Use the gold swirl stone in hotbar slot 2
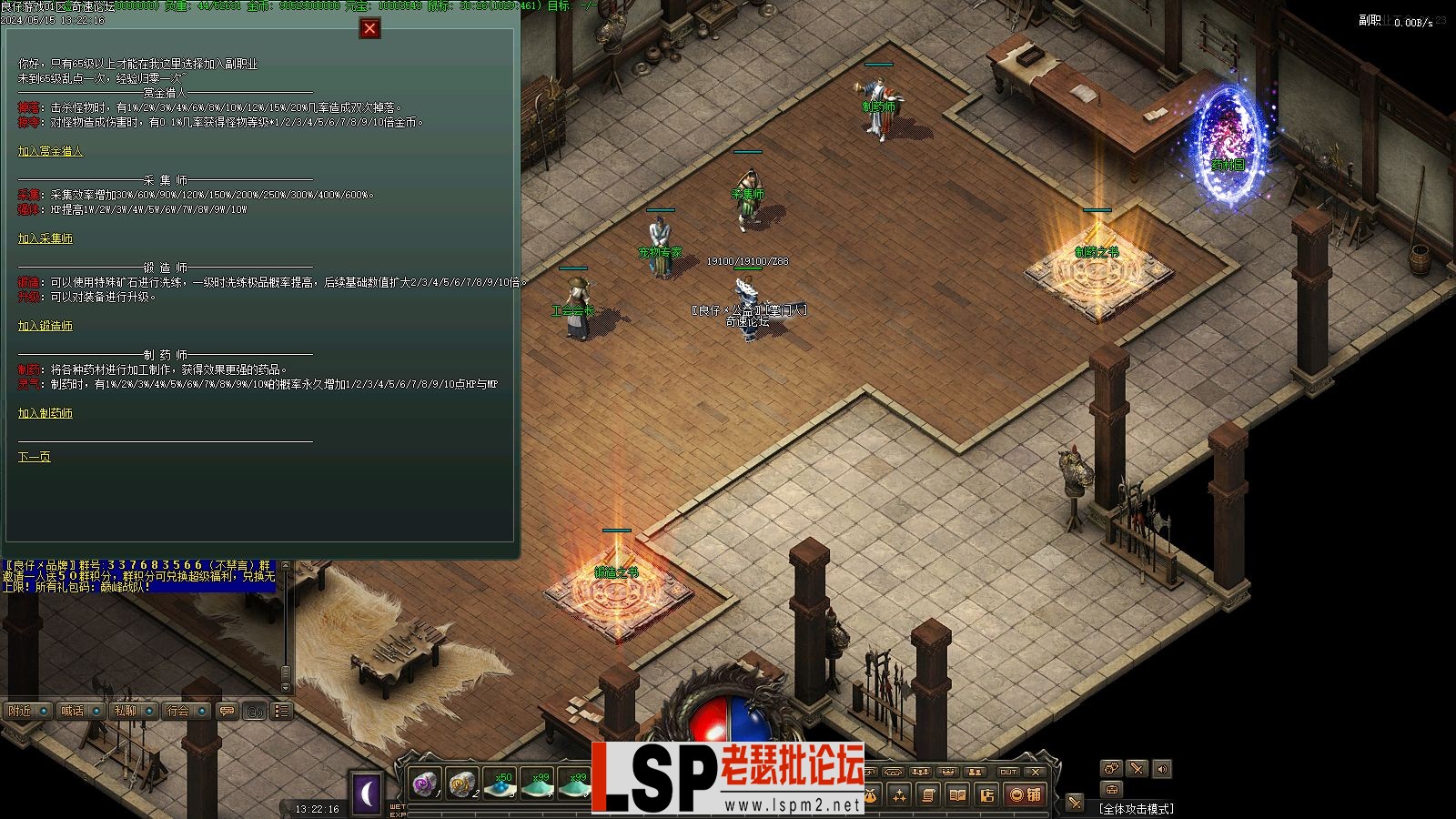 coord(462,784)
